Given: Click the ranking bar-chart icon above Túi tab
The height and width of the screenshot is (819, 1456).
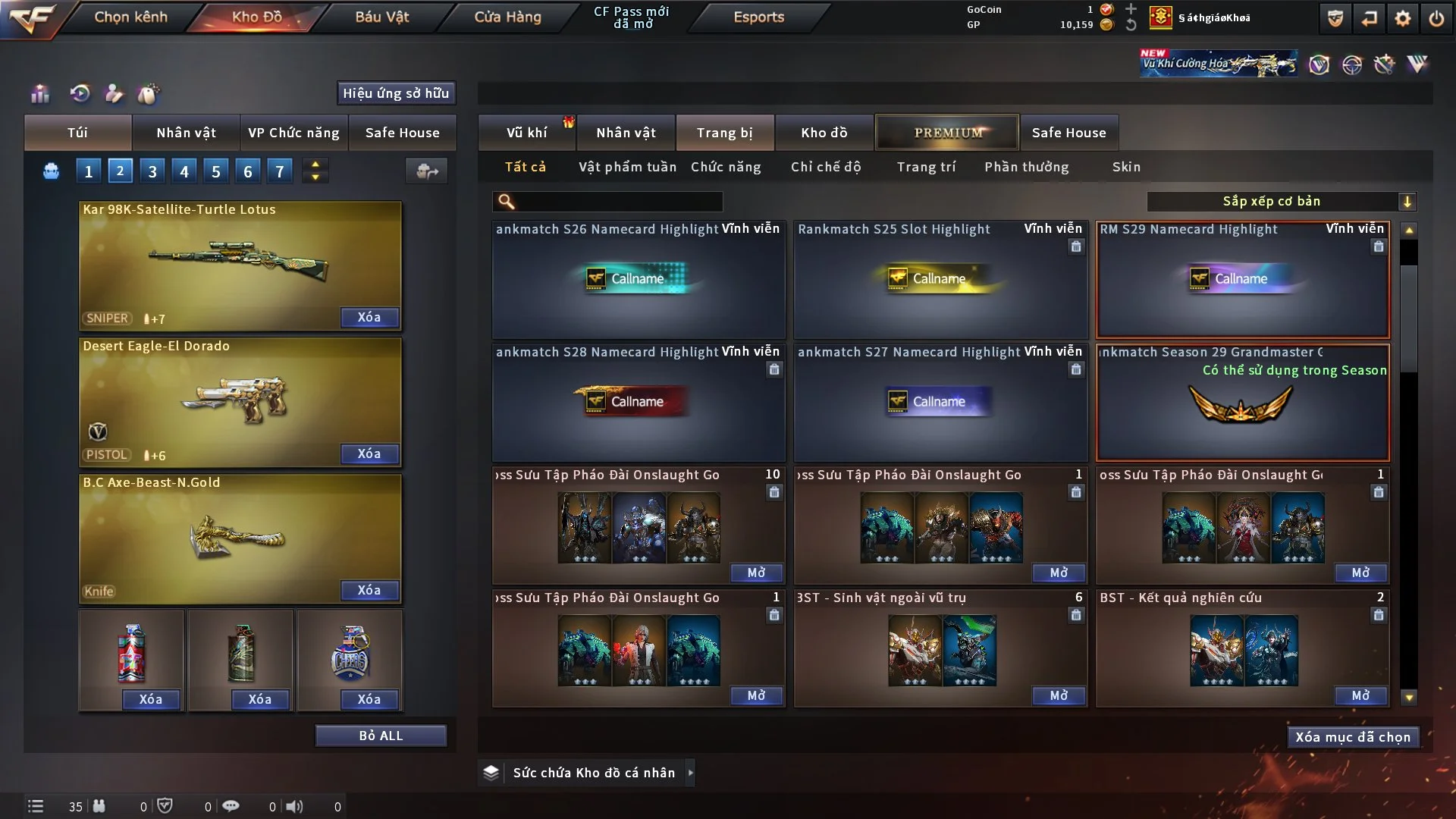Looking at the screenshot, I should point(39,93).
